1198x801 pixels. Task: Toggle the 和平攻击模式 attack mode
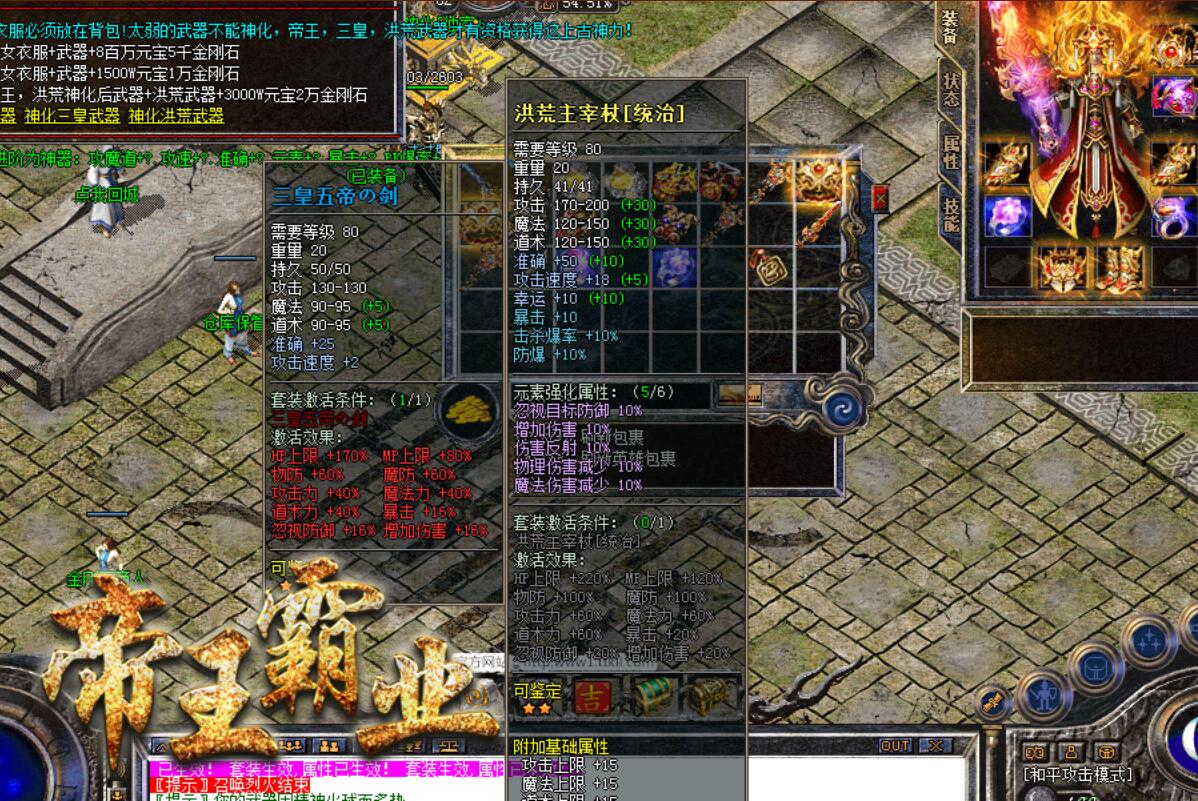(1077, 774)
